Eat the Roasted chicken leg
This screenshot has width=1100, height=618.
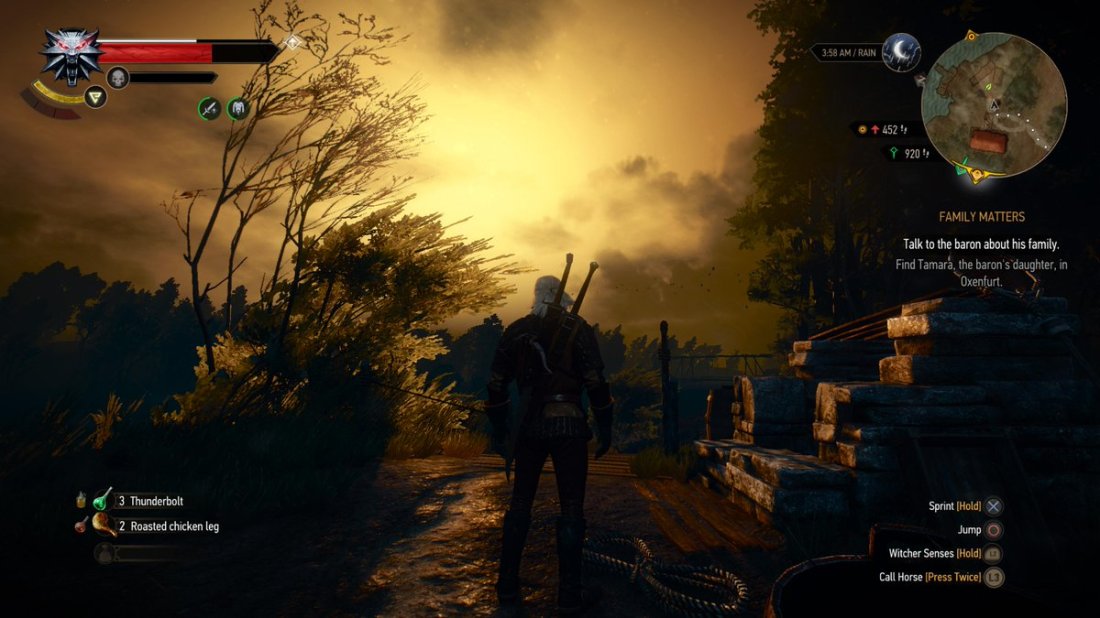pos(103,526)
